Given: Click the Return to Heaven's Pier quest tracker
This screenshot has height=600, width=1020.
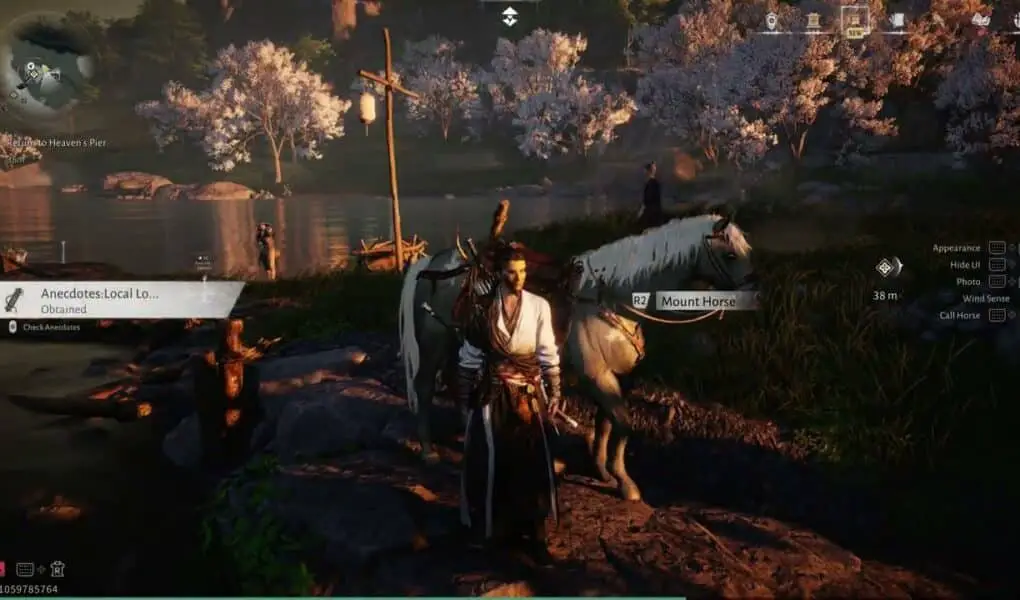Looking at the screenshot, I should coord(55,143).
